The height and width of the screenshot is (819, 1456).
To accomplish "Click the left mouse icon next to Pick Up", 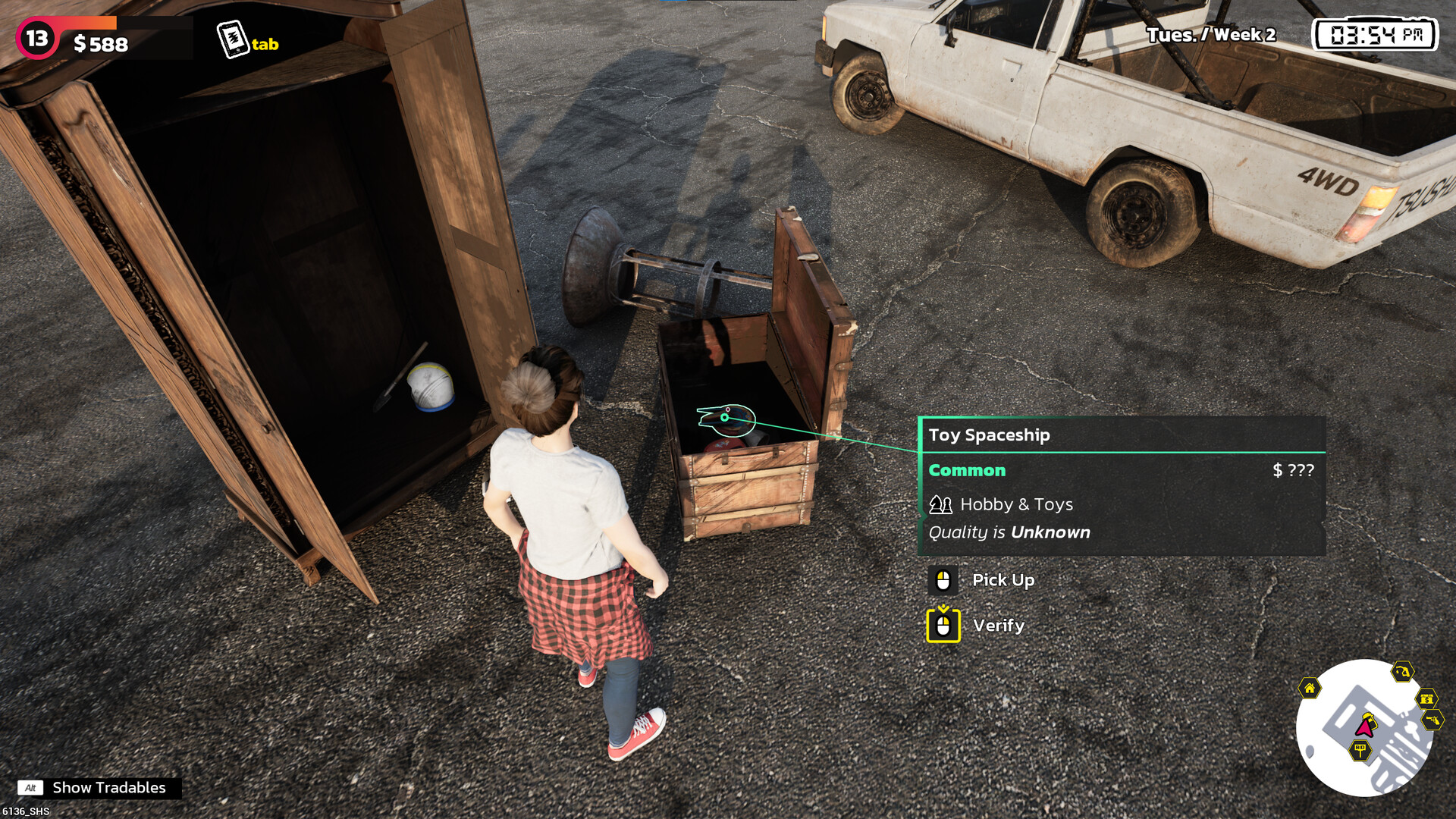I will pyautogui.click(x=942, y=580).
